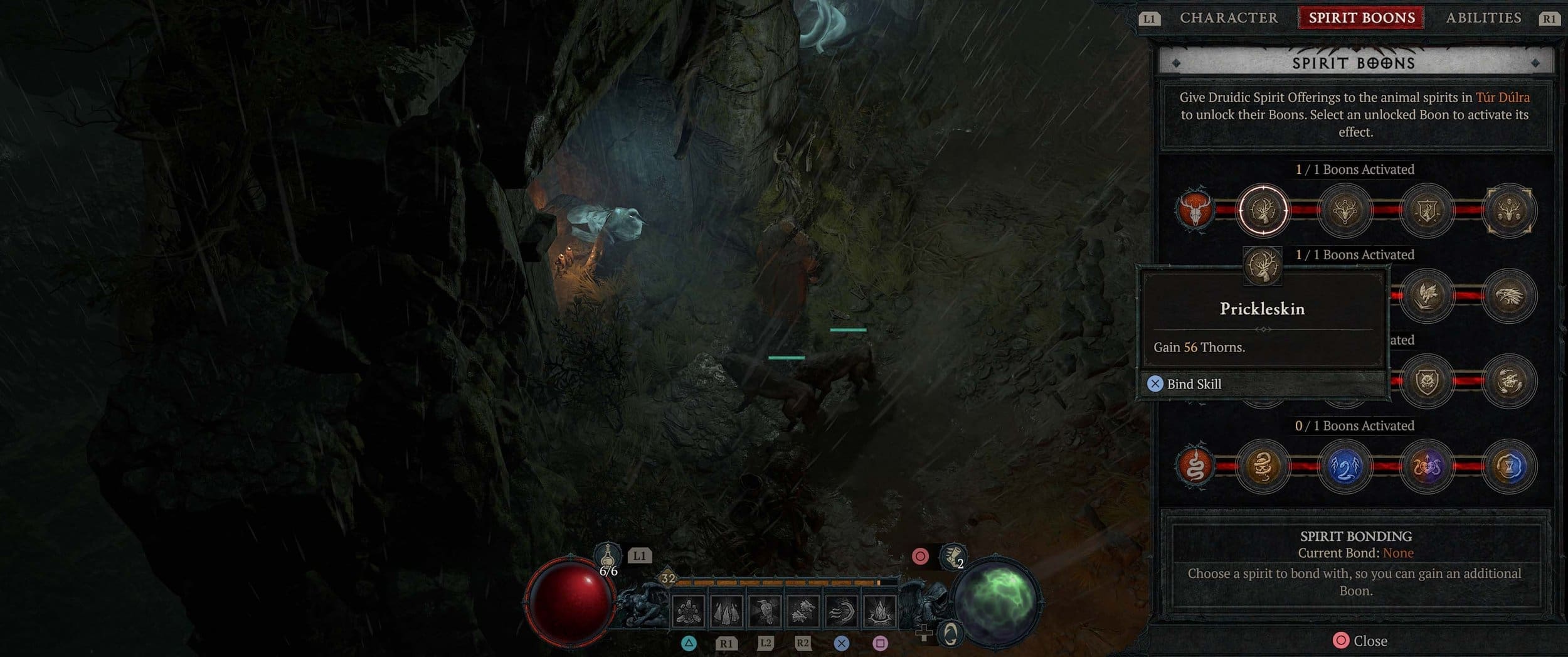Pick the stag head with diamond nodes boon
The image size is (1568, 657).
(1345, 211)
